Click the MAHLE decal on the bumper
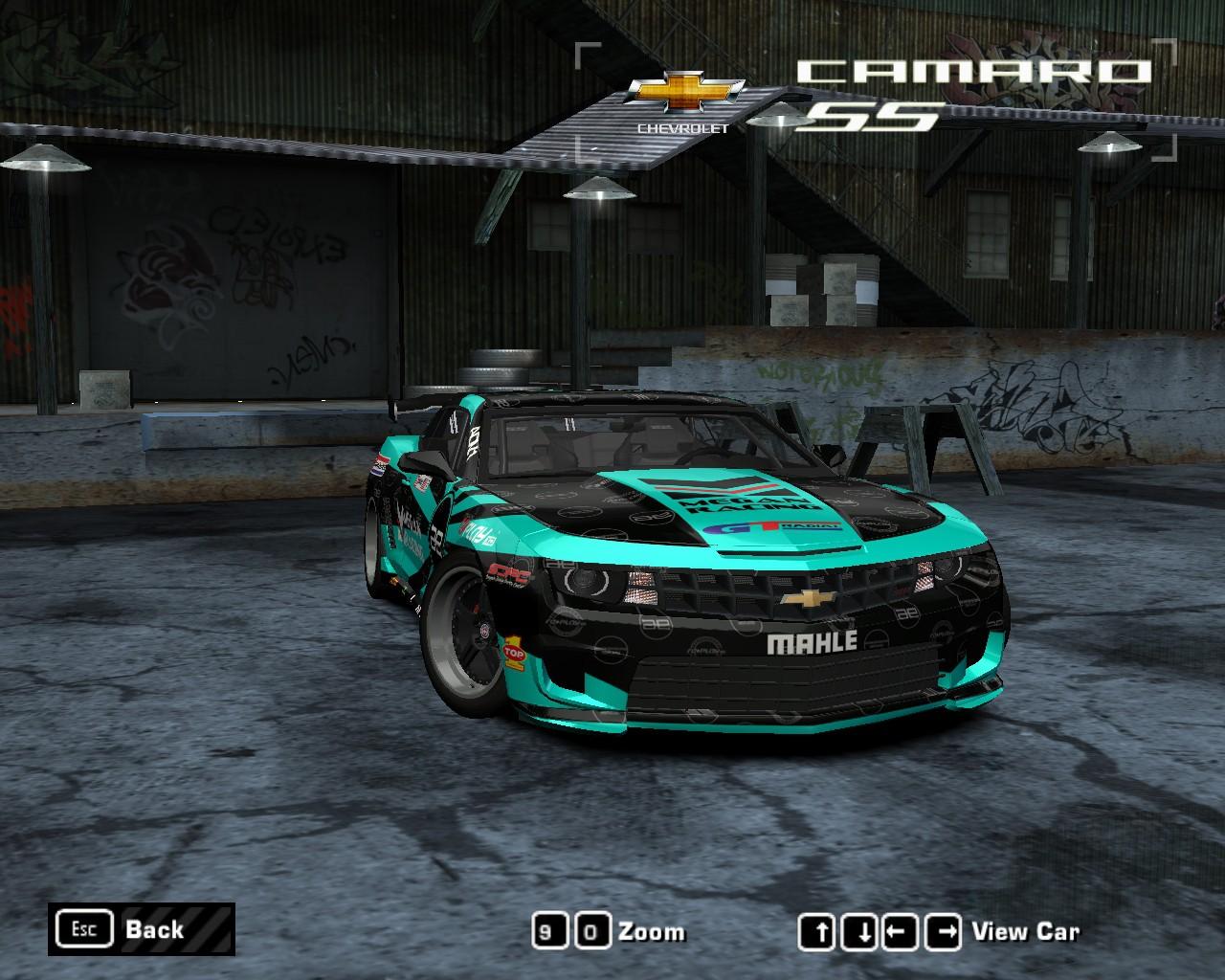 (x=813, y=641)
